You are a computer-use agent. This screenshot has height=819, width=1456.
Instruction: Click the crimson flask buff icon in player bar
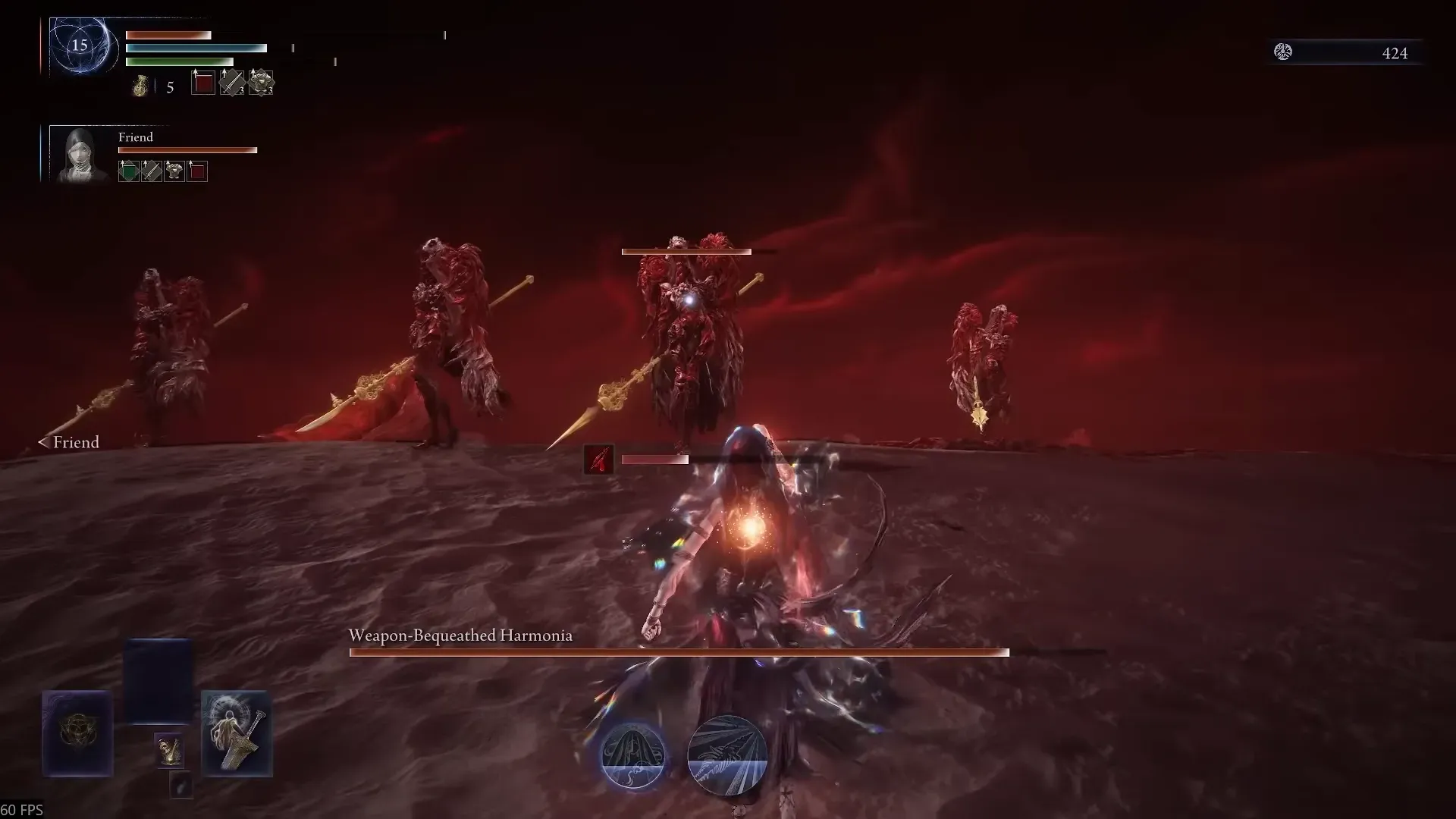(202, 83)
